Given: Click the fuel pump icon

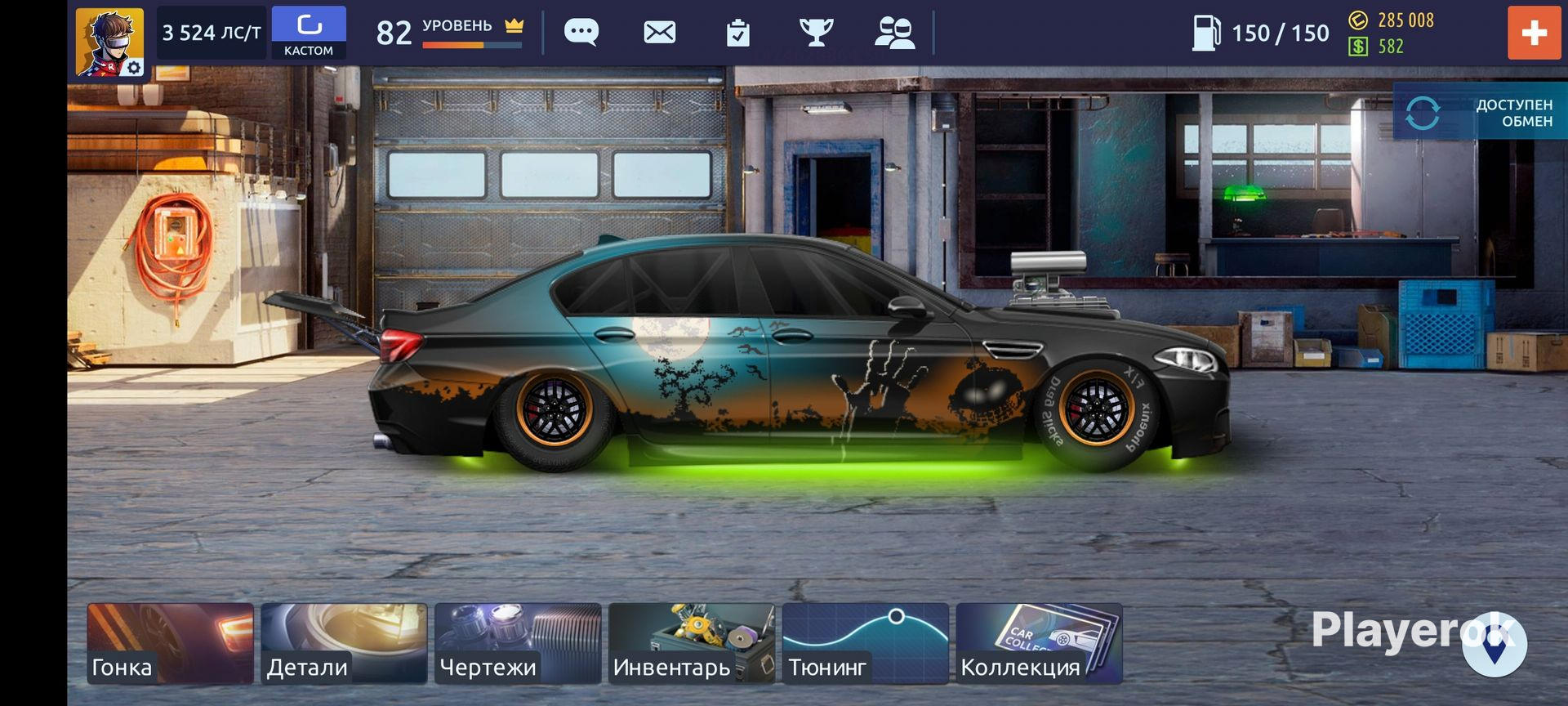Looking at the screenshot, I should 1205,33.
